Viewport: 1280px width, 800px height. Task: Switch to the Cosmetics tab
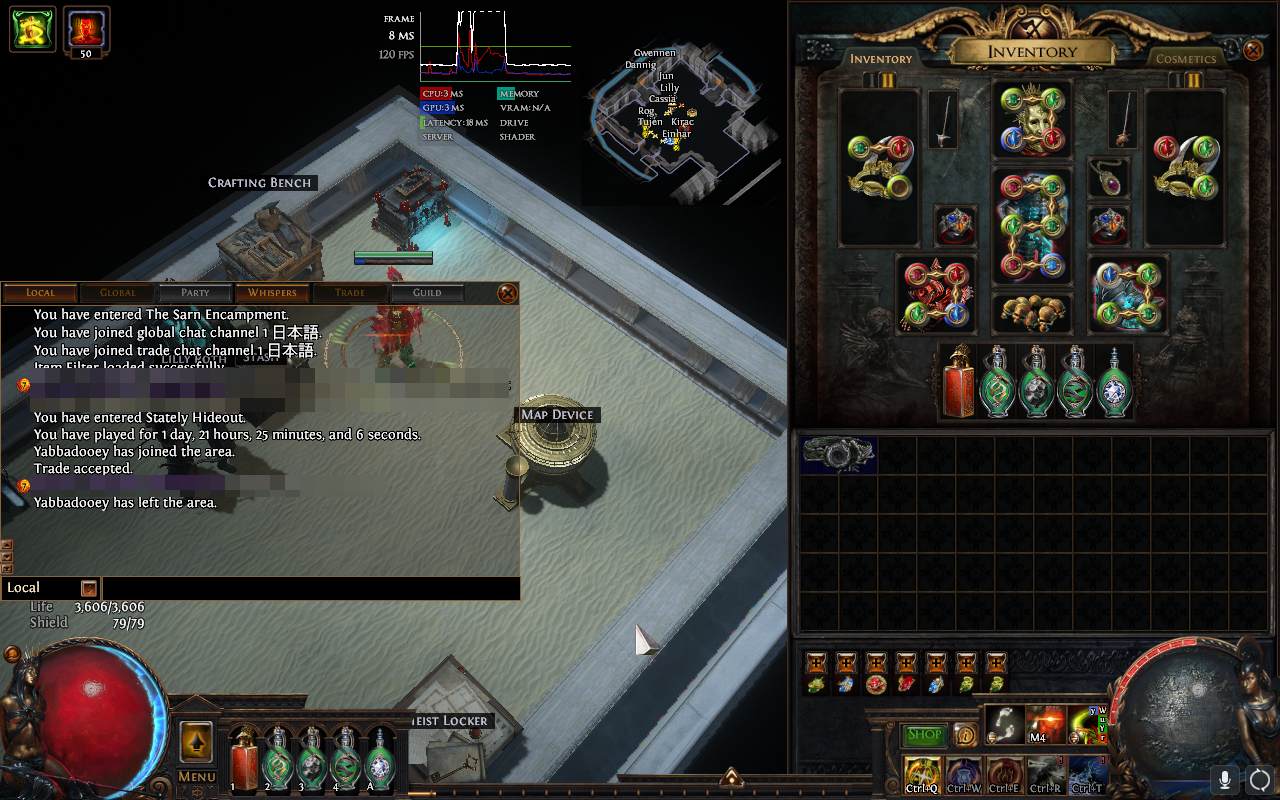click(1185, 59)
